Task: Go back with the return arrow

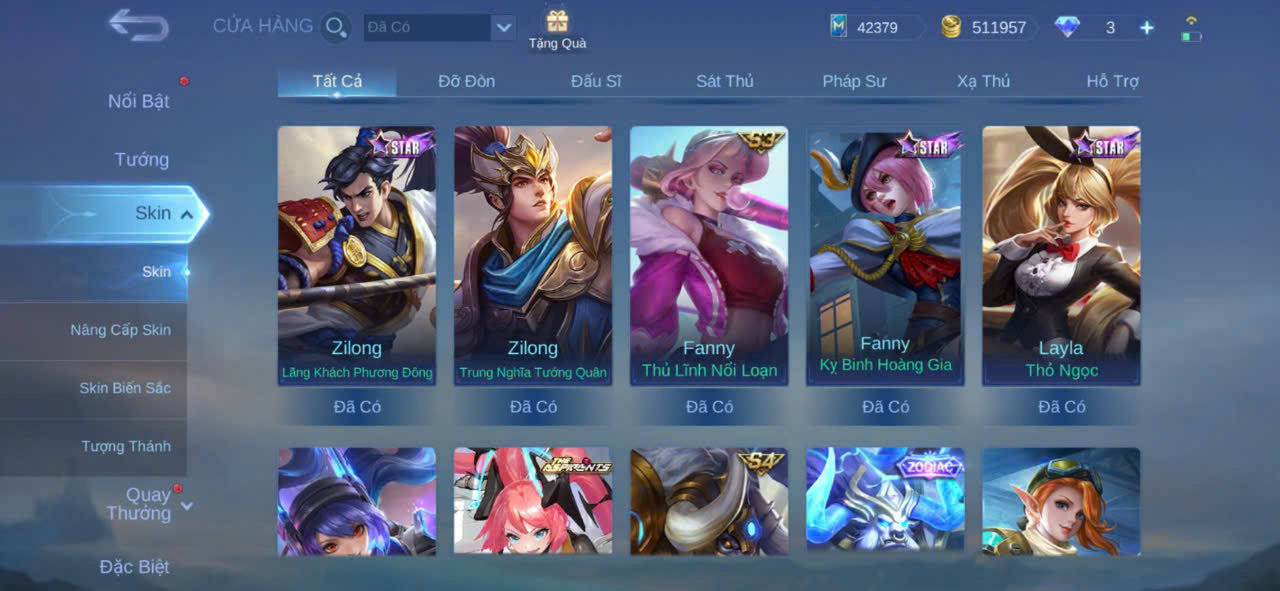Action: point(138,25)
